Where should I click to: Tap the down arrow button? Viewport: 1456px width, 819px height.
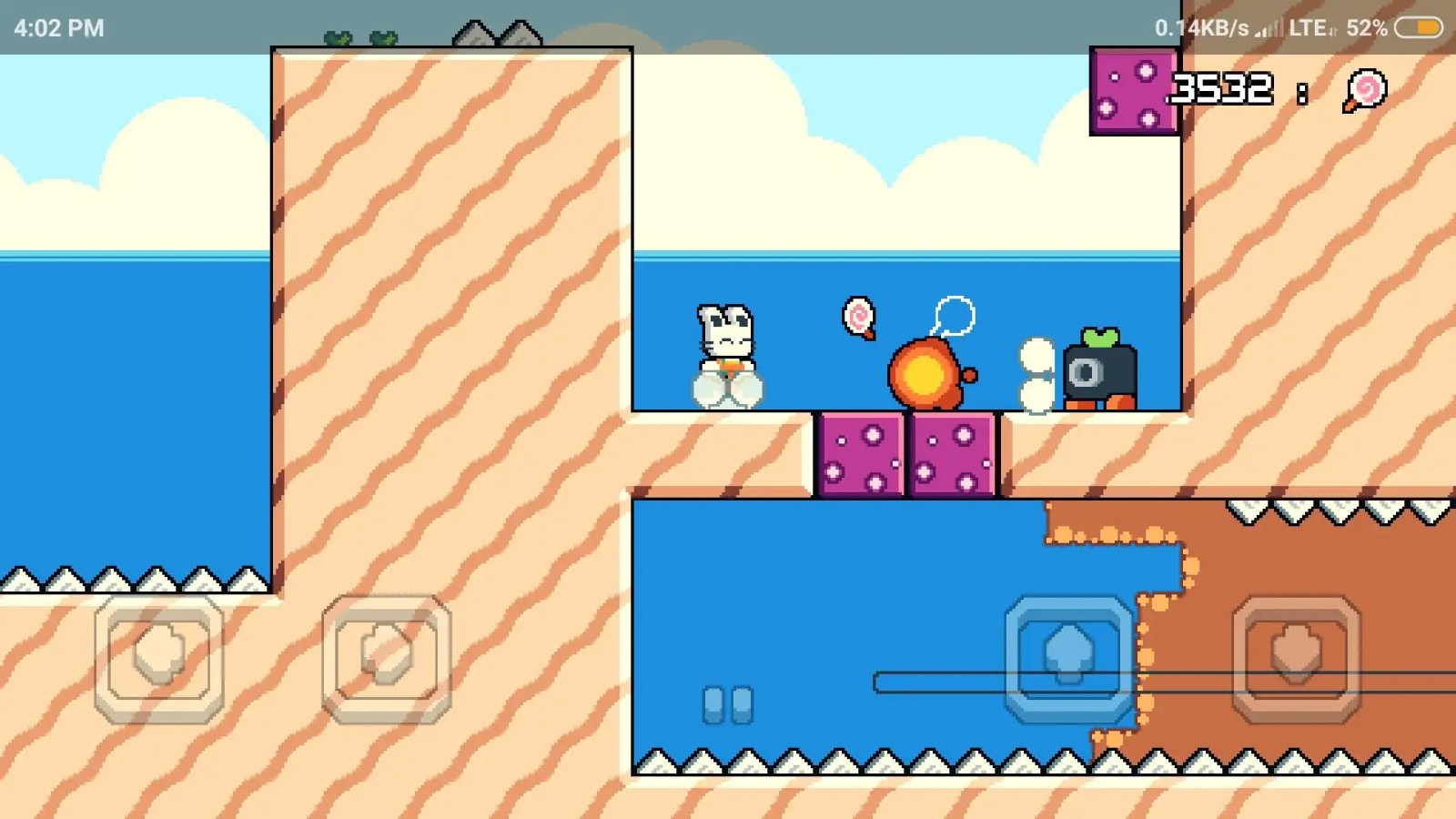[x=1297, y=657]
